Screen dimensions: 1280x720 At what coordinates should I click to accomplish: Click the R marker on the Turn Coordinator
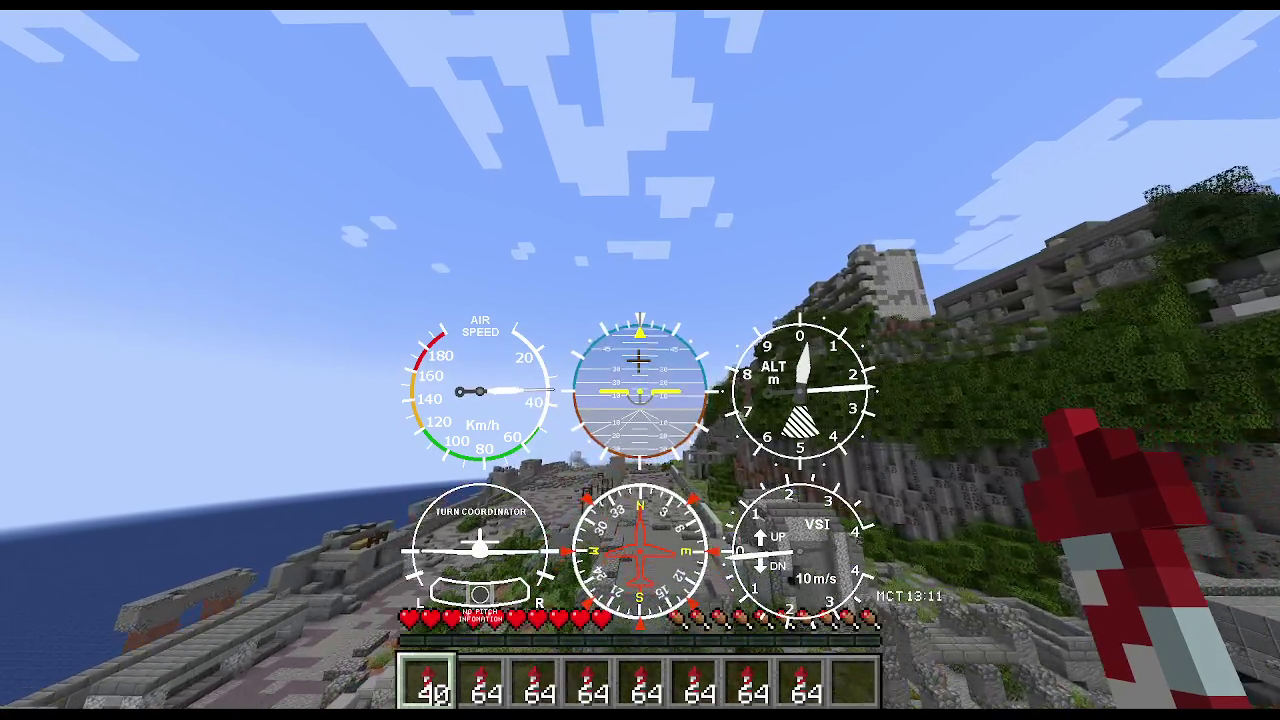[x=538, y=603]
